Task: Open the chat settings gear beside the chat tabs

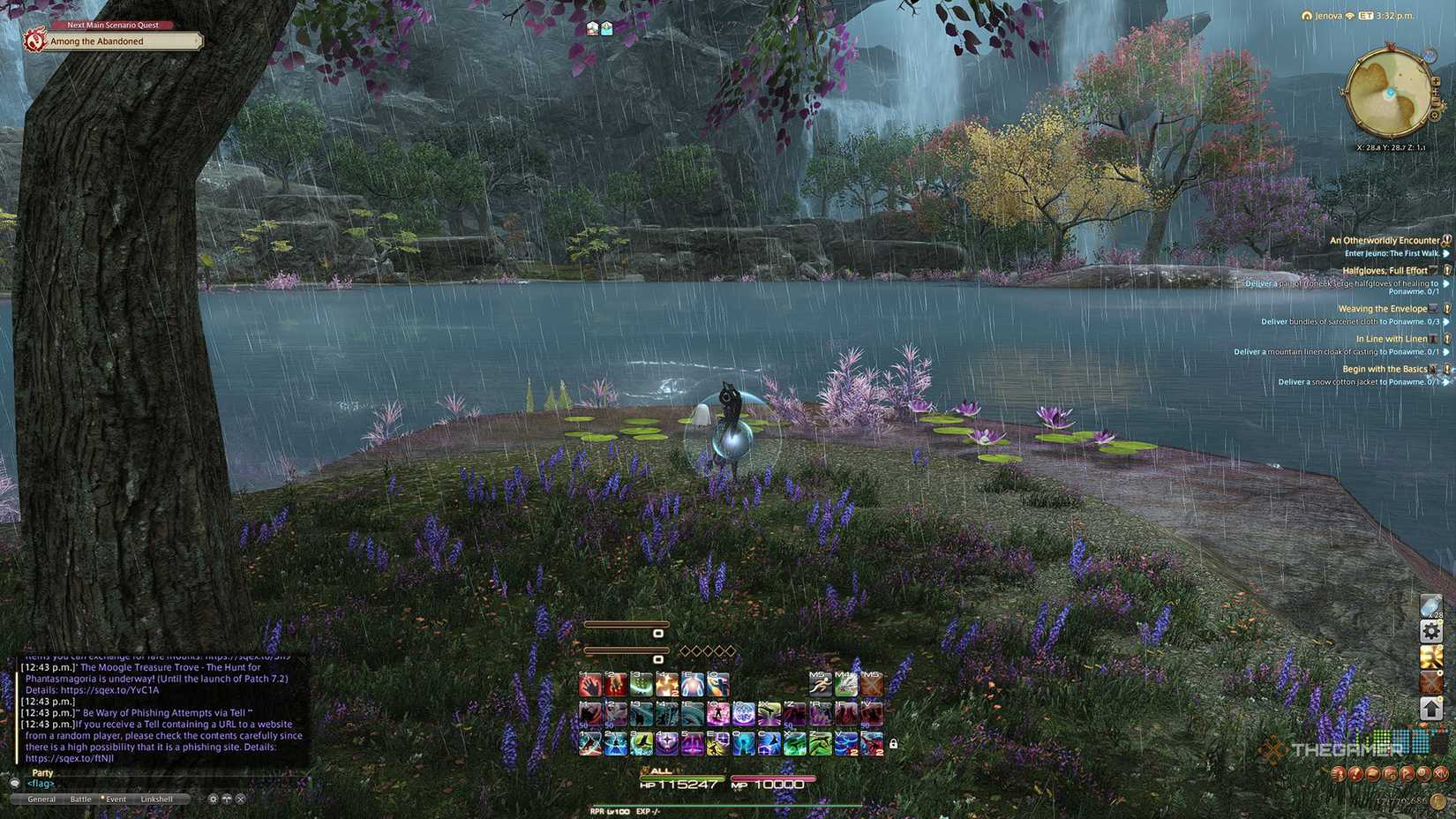Action: 212,798
